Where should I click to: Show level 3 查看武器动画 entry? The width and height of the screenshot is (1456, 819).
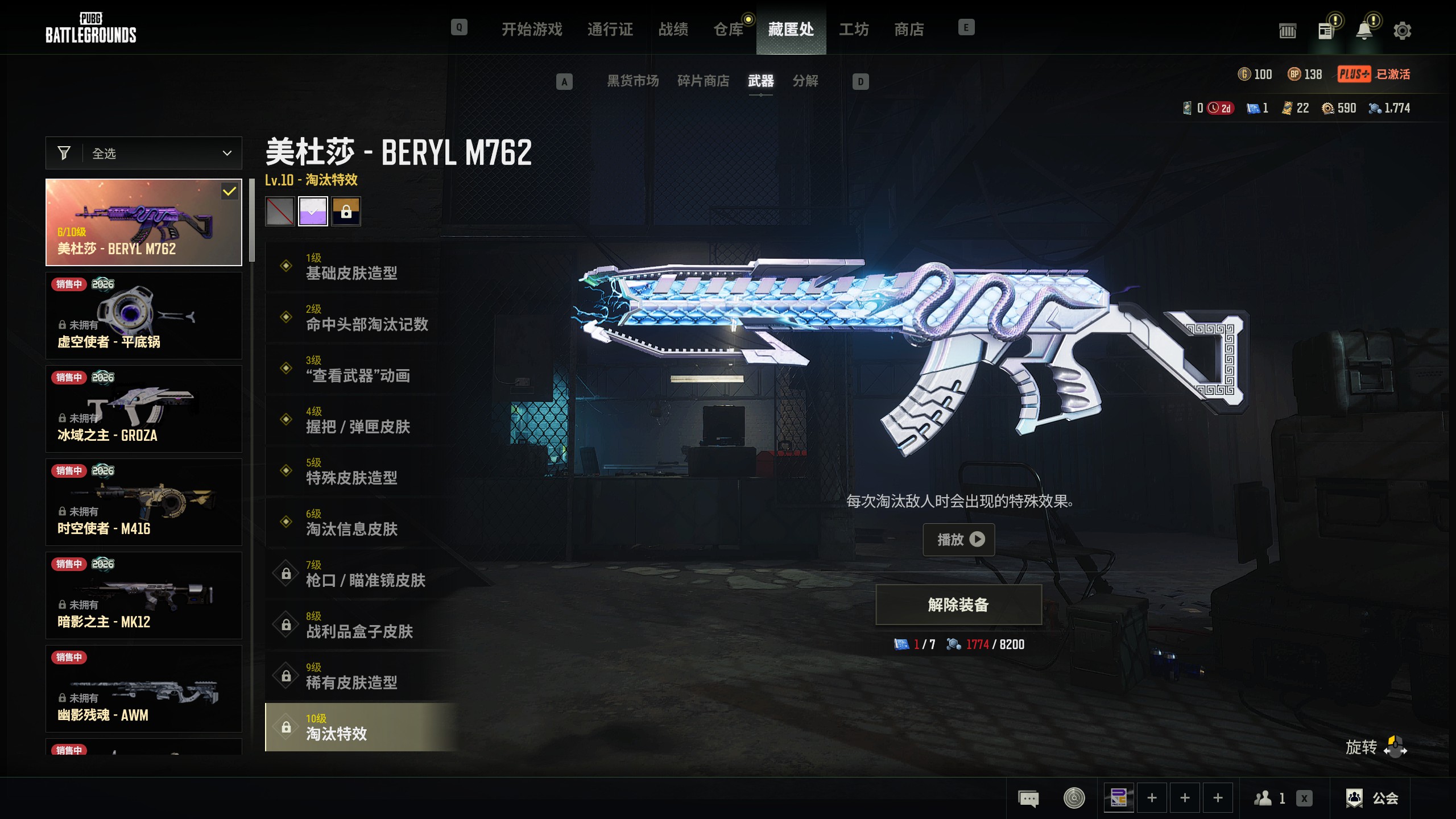[358, 369]
